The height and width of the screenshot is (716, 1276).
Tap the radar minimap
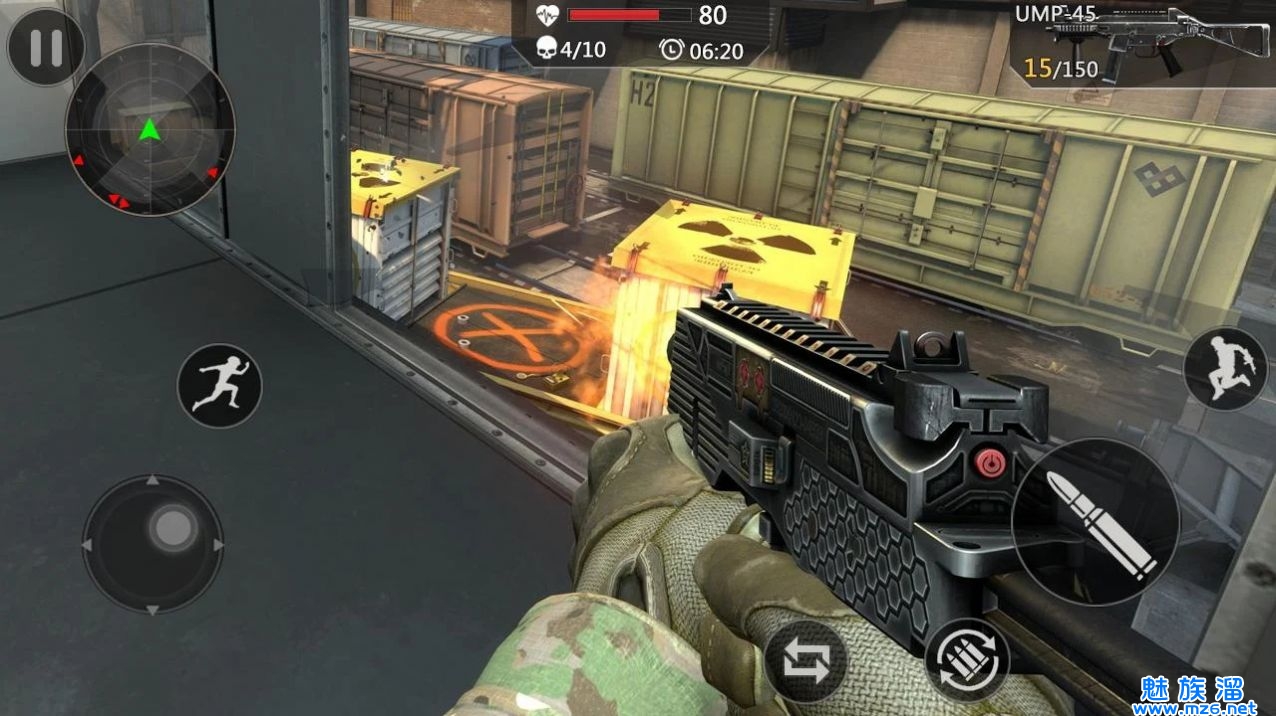[150, 130]
